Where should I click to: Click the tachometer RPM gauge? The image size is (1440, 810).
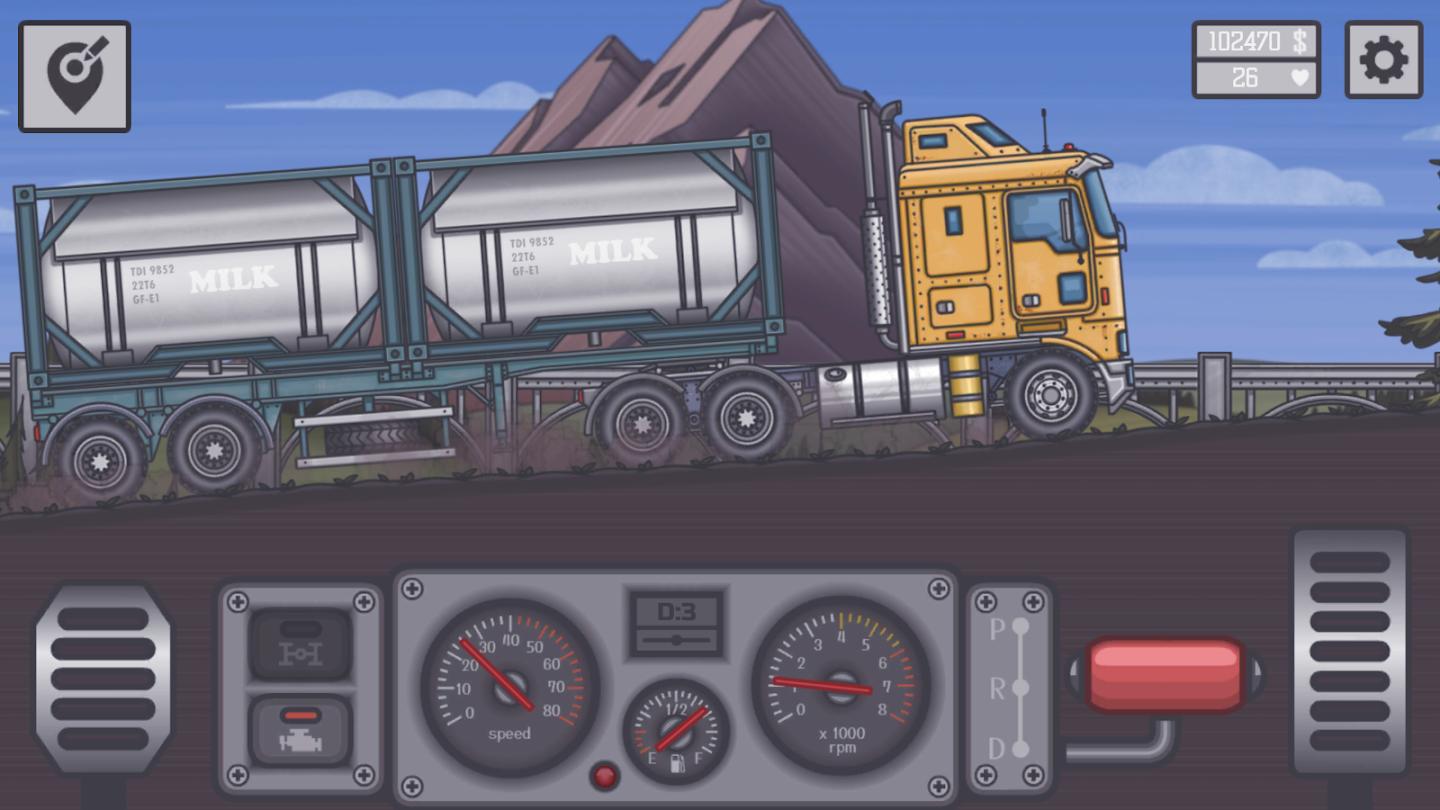click(x=843, y=684)
